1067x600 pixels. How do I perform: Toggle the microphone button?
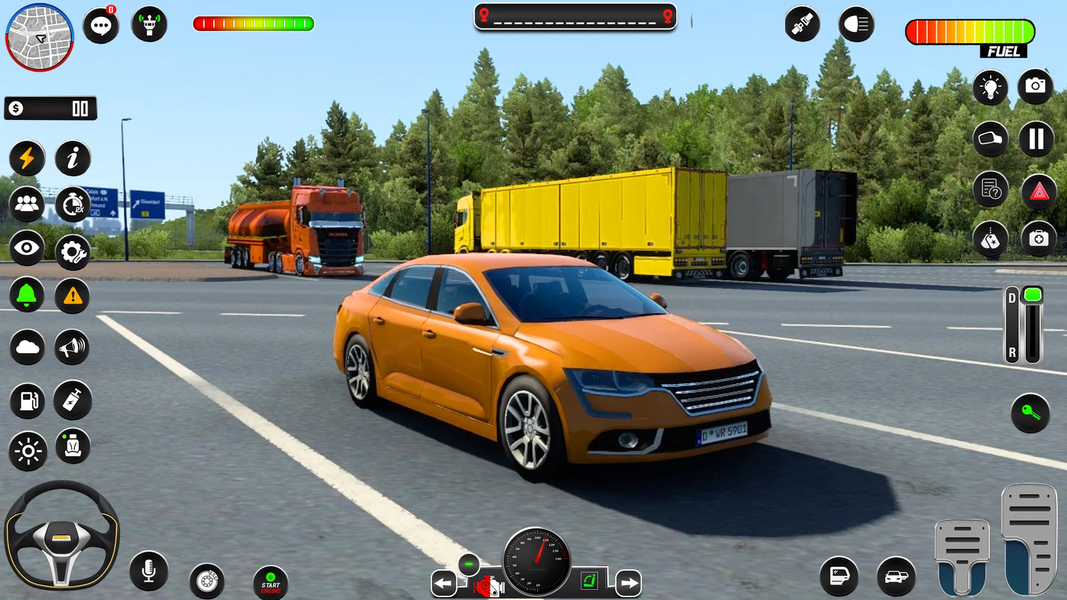click(148, 571)
